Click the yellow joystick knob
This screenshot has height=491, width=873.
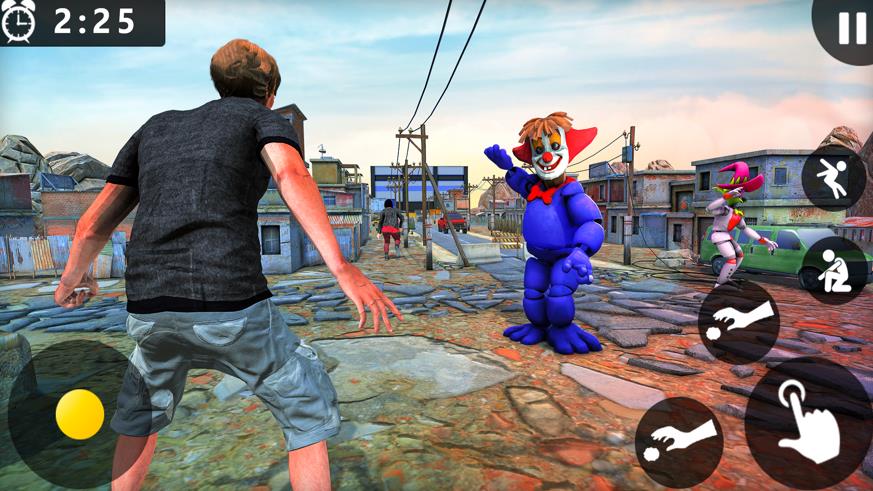point(80,414)
